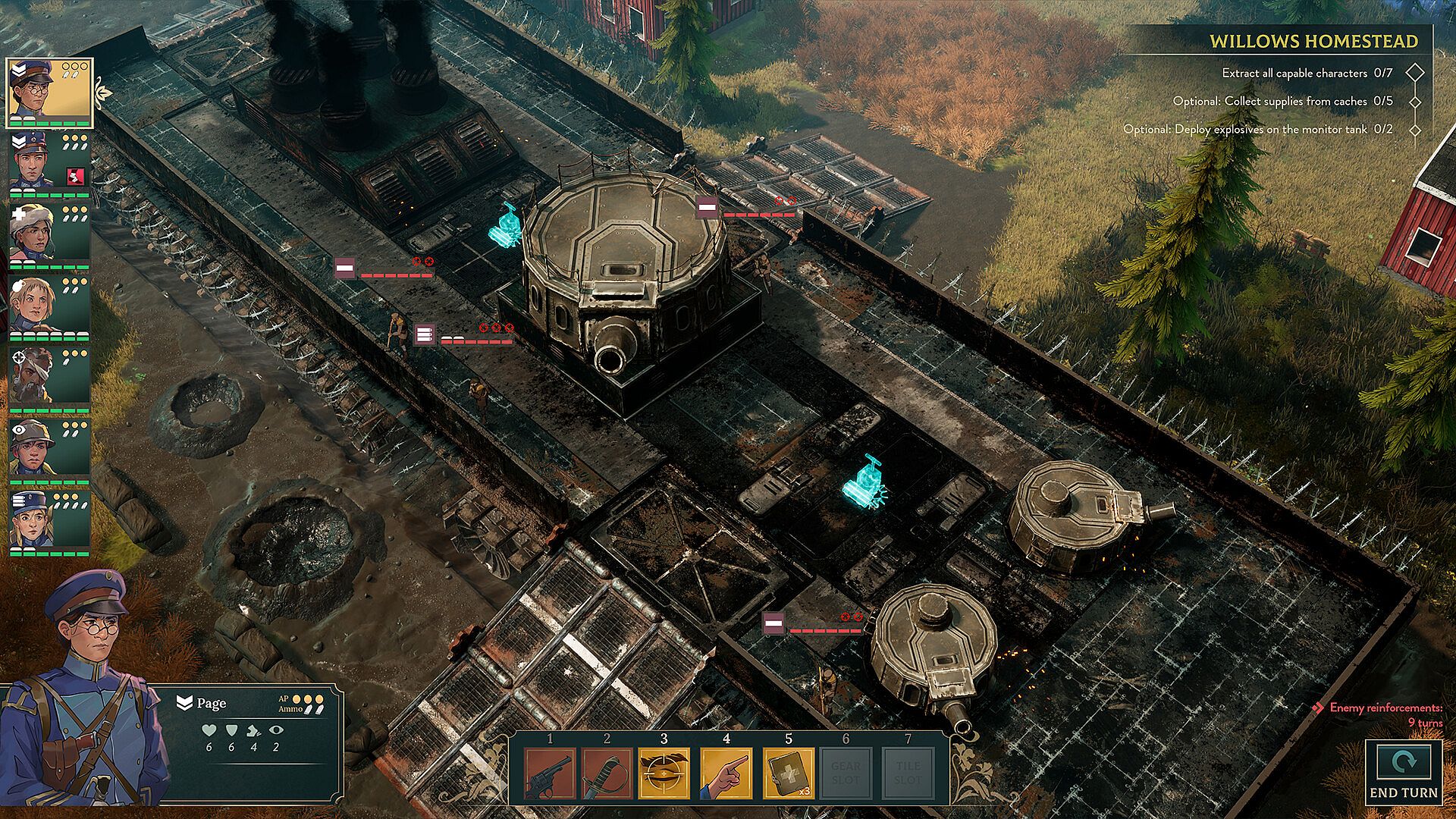Choose the sabre melee attack
Screen dimensions: 1456x819
607,773
